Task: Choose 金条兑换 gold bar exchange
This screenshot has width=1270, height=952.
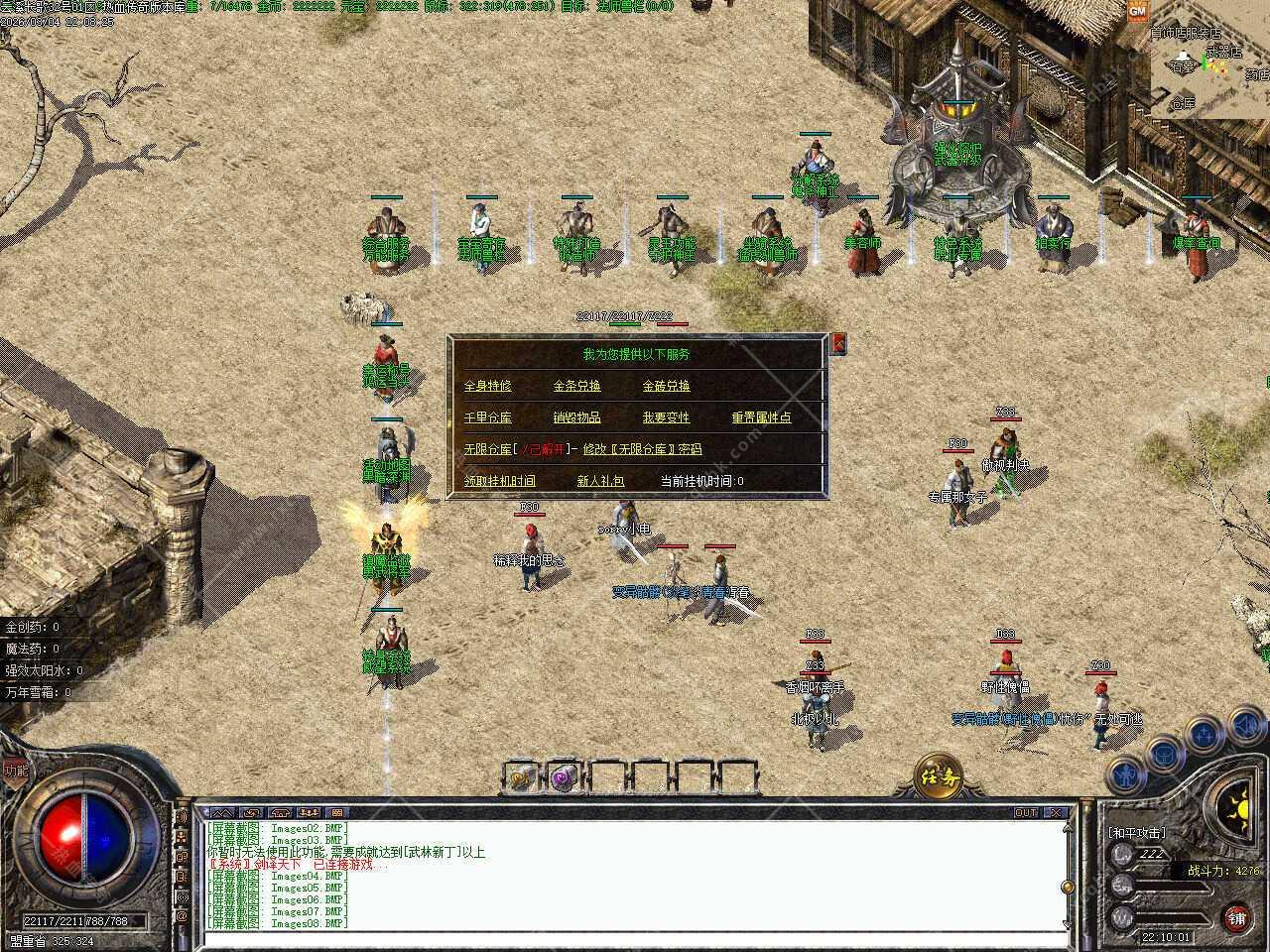Action: tap(576, 386)
